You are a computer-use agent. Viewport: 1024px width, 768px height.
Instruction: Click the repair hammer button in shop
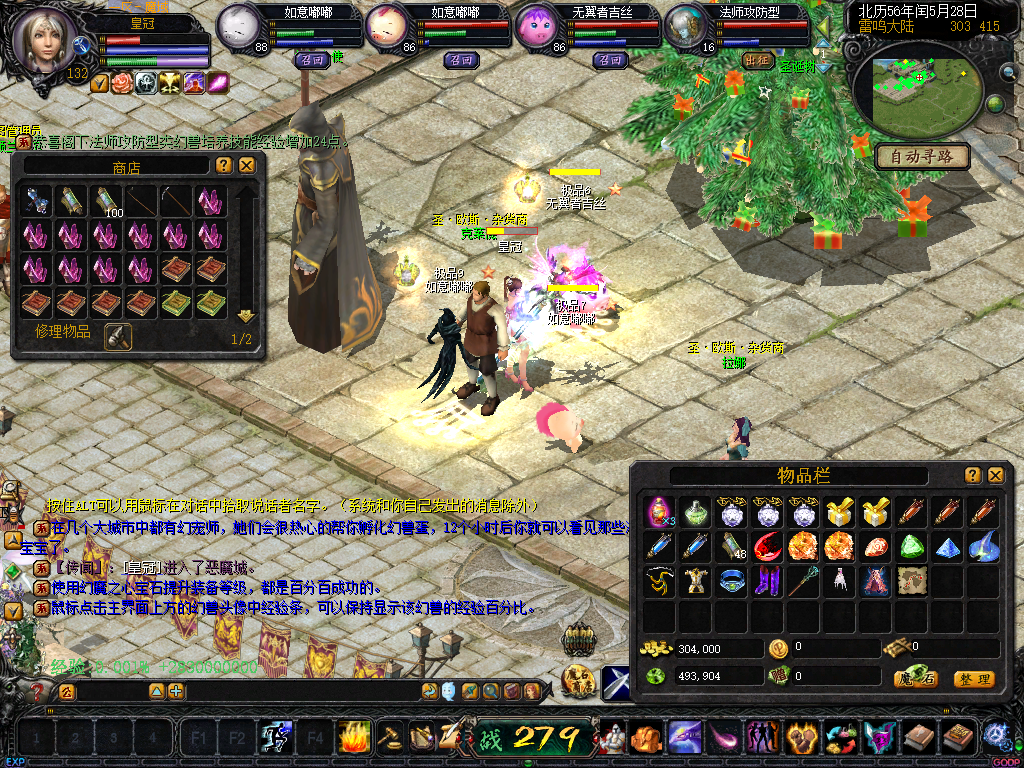click(x=118, y=337)
